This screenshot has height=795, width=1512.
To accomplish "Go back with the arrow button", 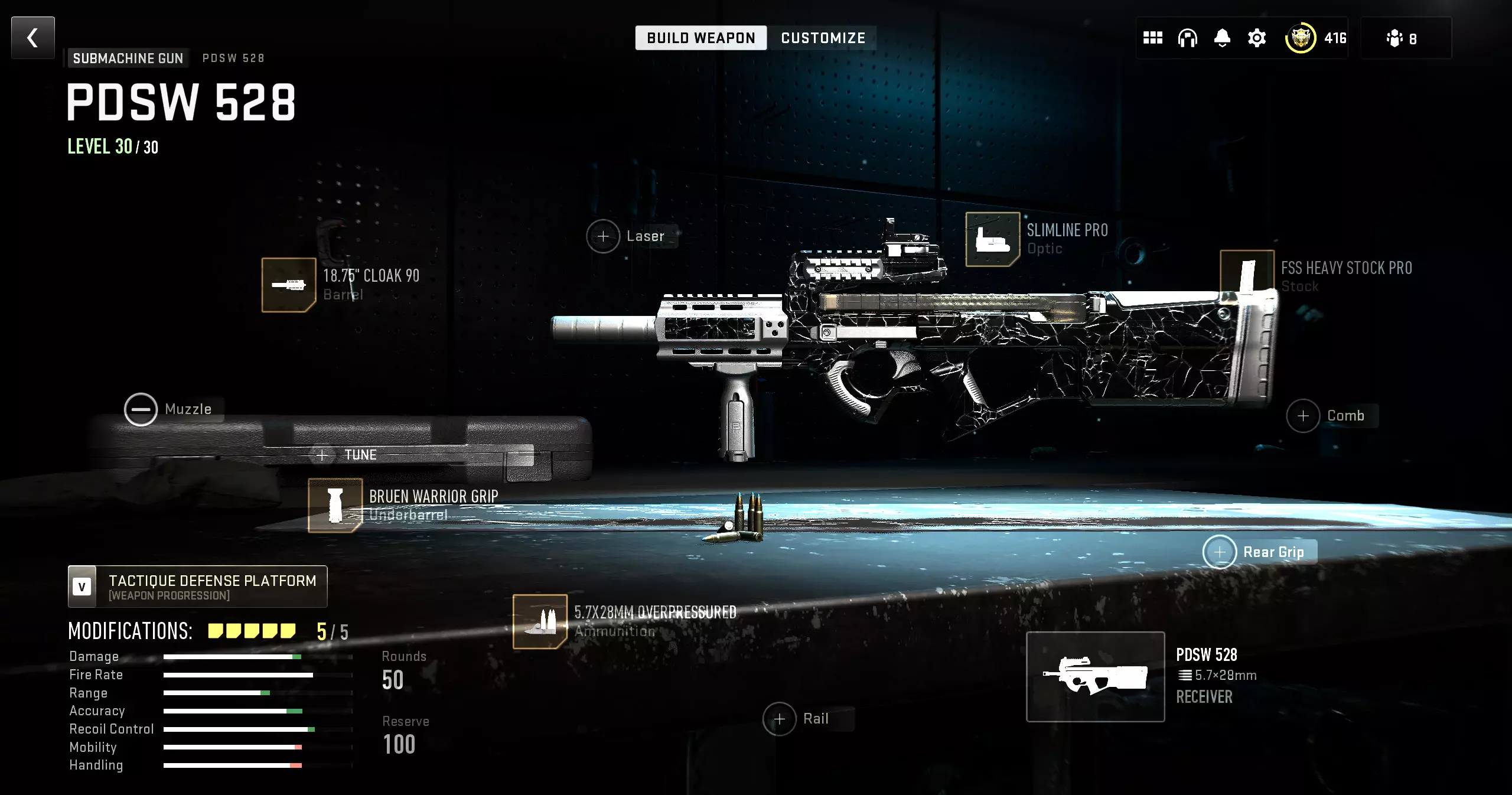I will pos(33,38).
